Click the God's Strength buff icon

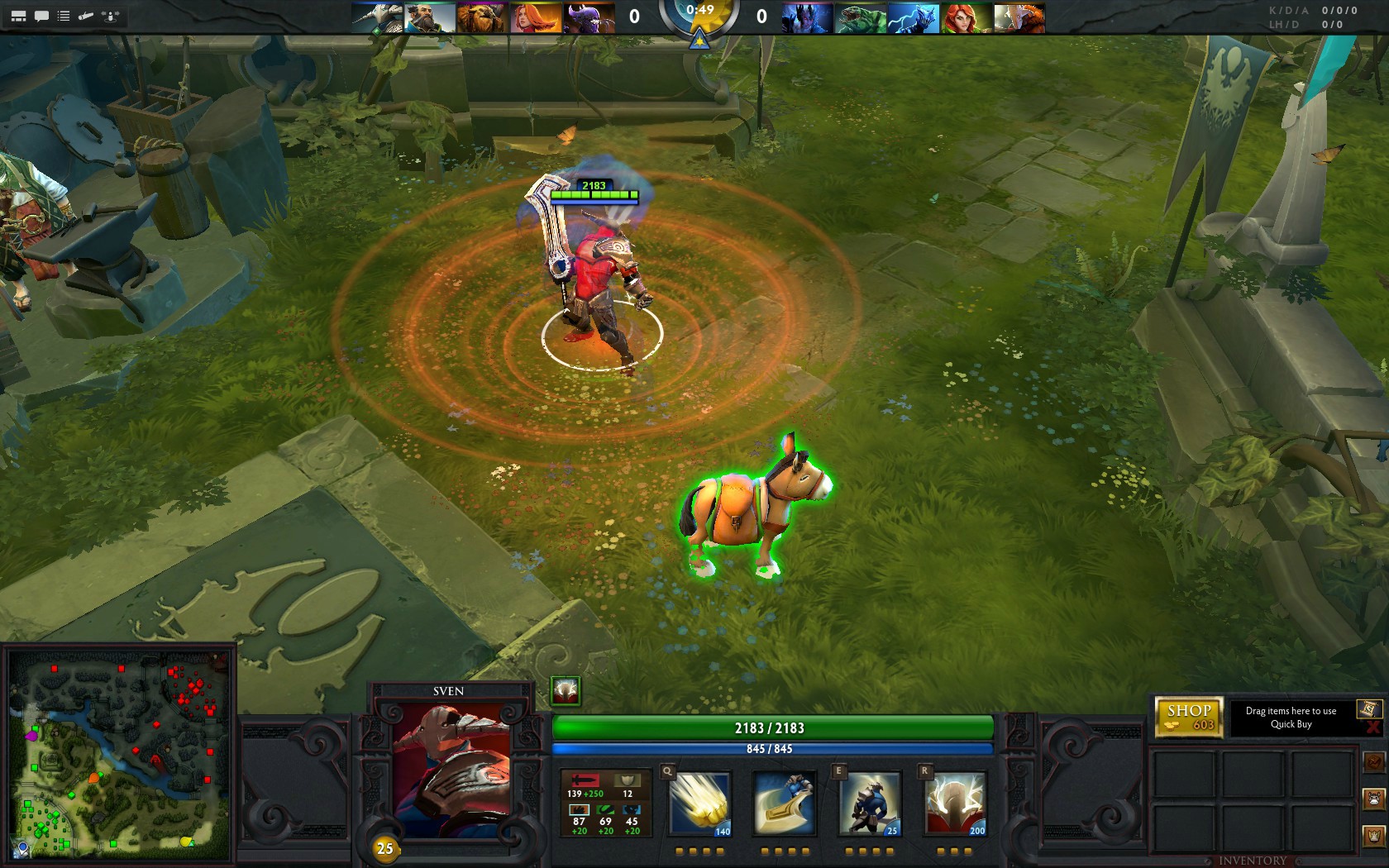(566, 691)
